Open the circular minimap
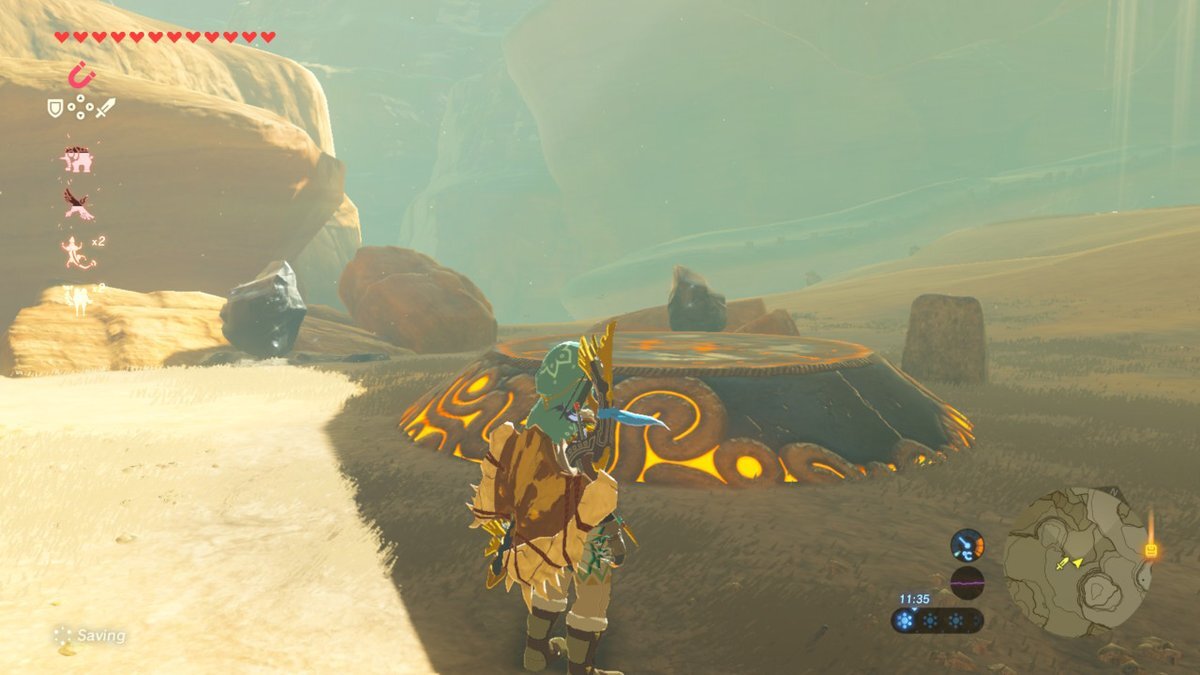Screen dimensions: 1200x675 point(1076,561)
